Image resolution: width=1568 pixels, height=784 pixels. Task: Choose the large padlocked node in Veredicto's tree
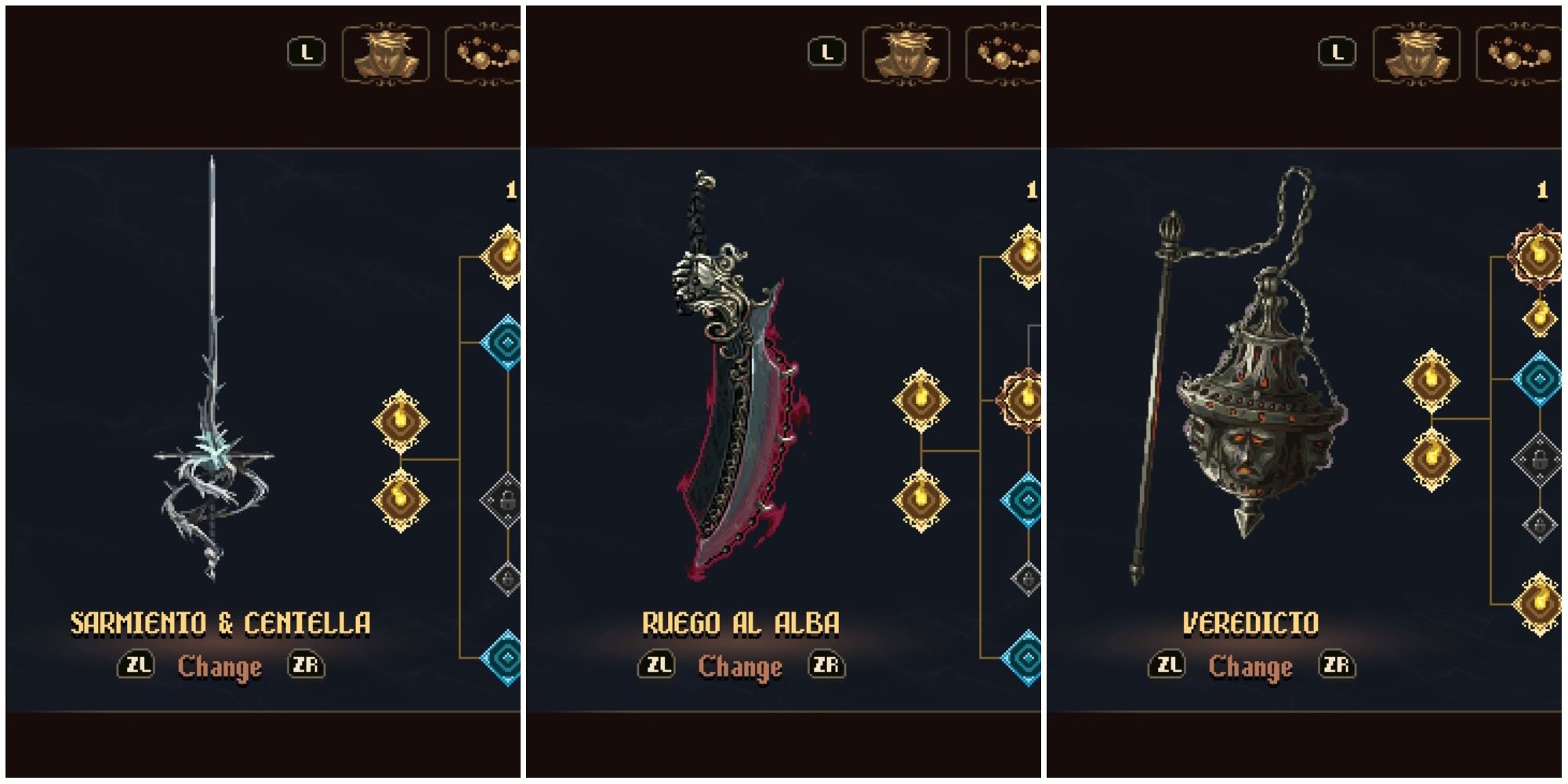point(1538,460)
